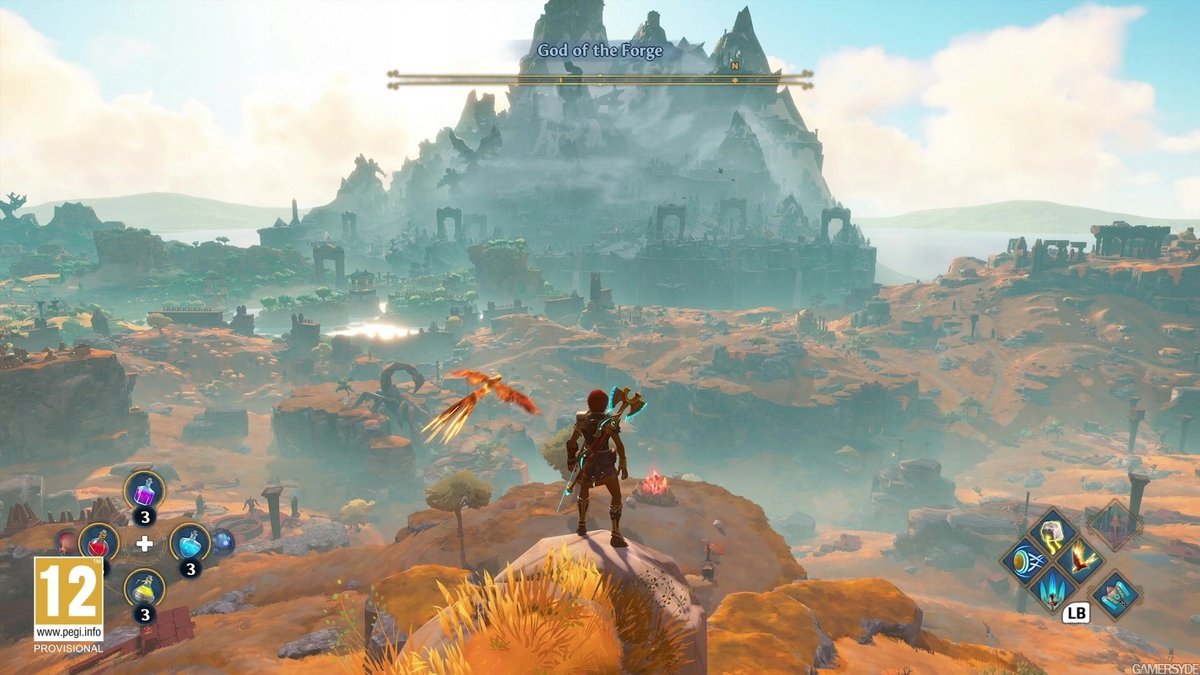The height and width of the screenshot is (675, 1200).
Task: Select the purple potion slot
Action: click(144, 490)
